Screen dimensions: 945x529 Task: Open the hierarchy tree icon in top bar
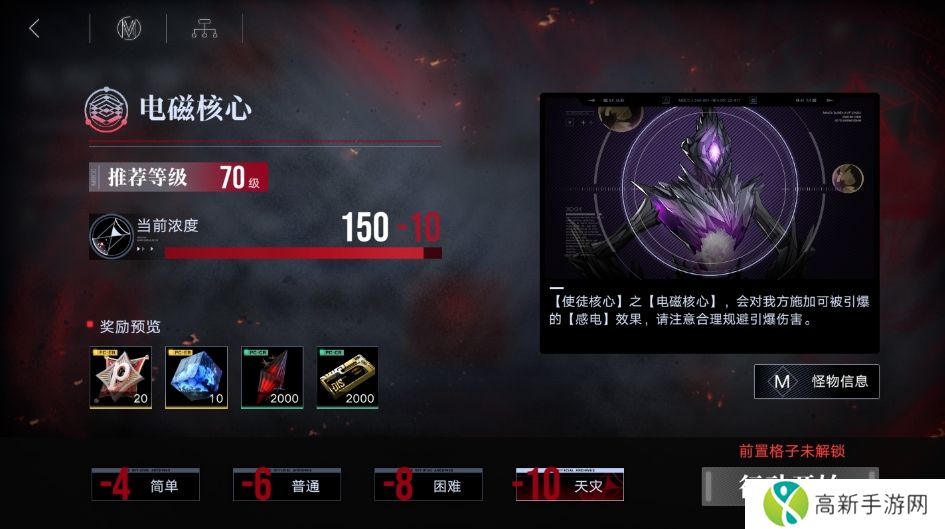tap(204, 29)
